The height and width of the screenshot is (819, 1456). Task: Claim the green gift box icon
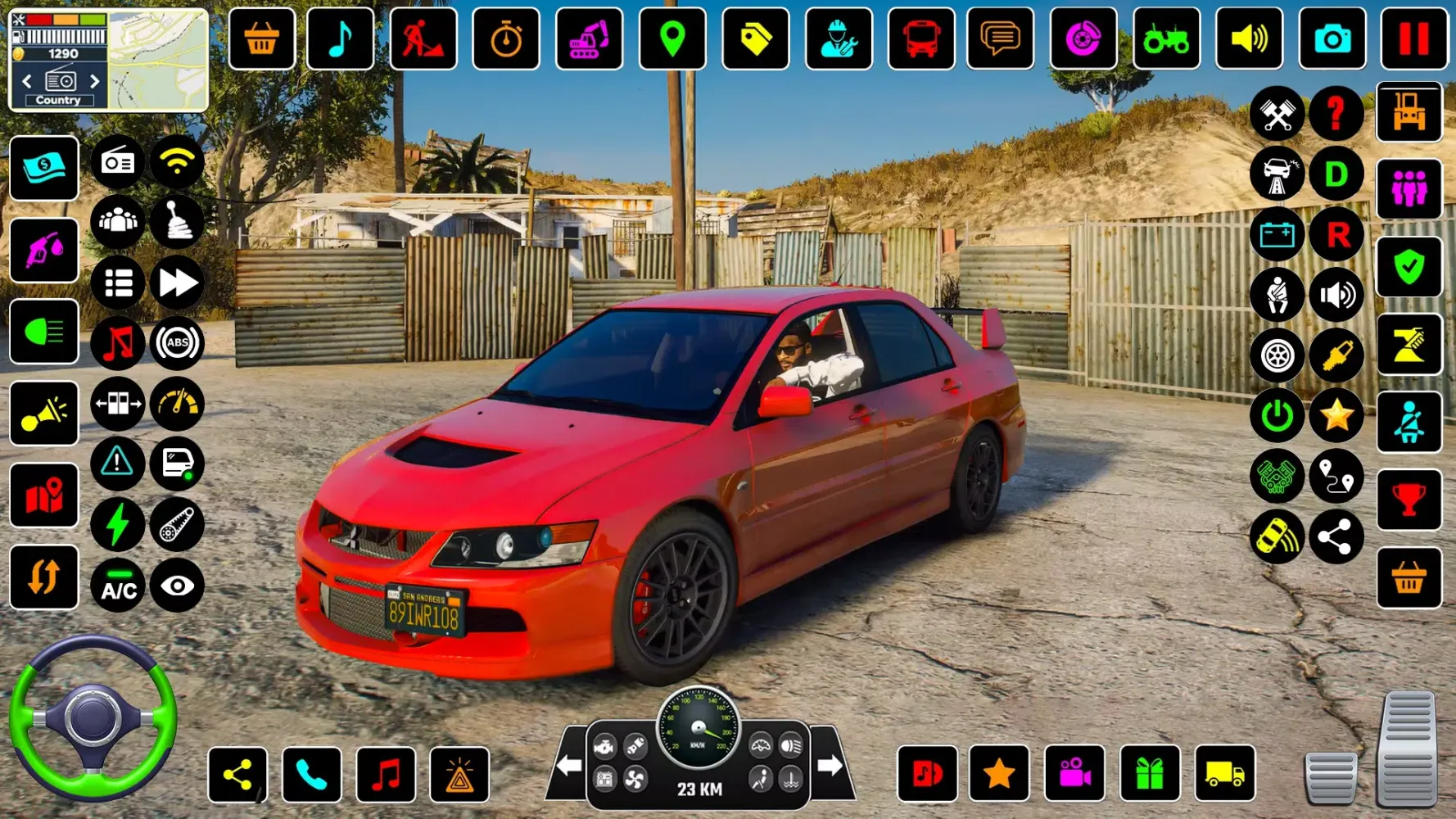1150,774
